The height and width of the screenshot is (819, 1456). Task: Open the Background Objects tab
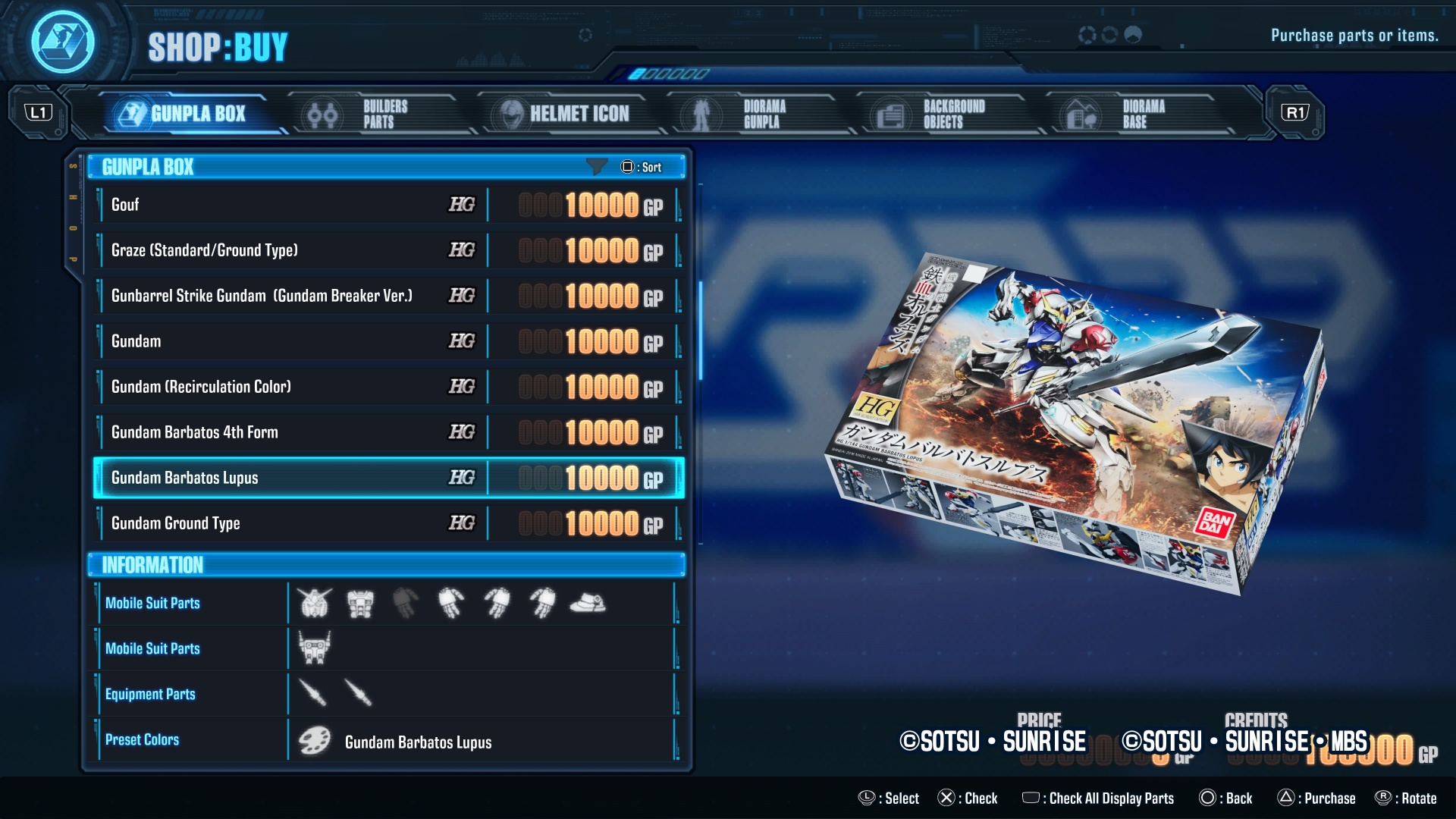(940, 114)
